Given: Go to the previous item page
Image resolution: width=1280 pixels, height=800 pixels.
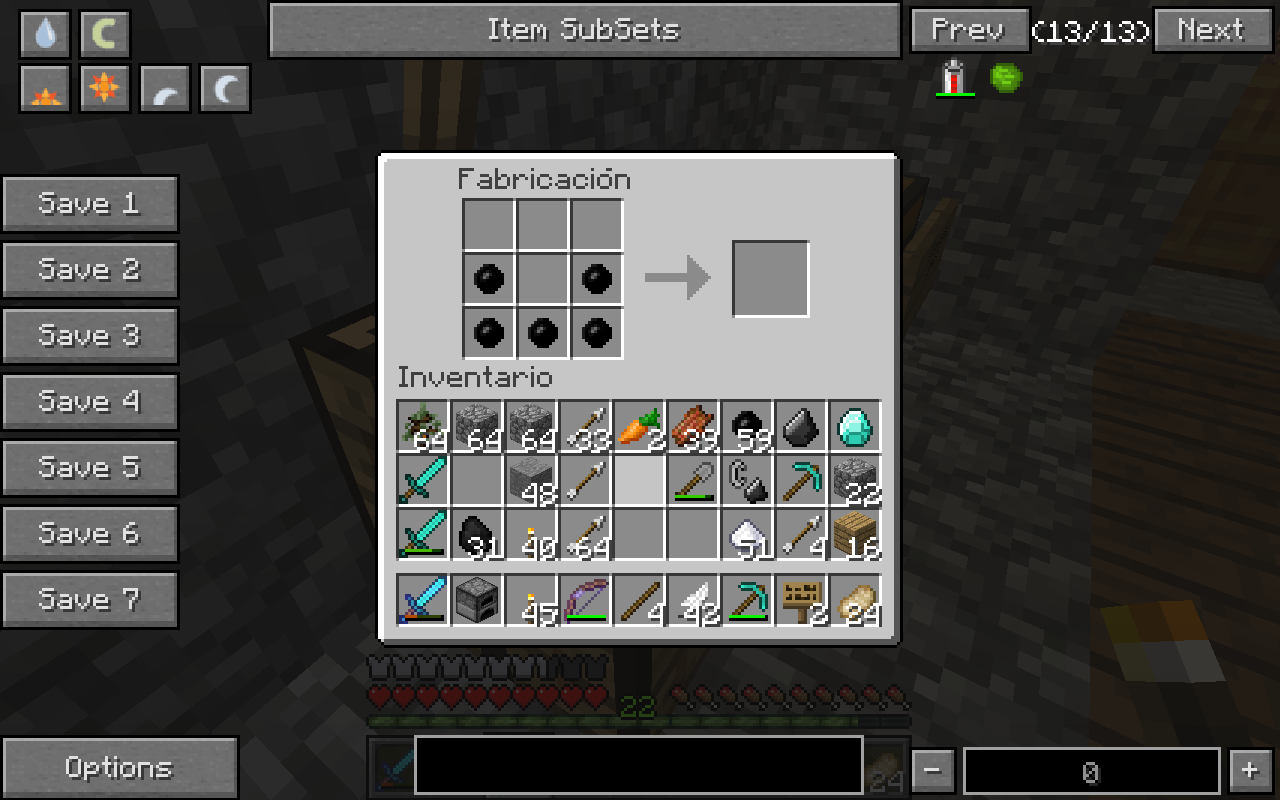Looking at the screenshot, I should coord(969,30).
